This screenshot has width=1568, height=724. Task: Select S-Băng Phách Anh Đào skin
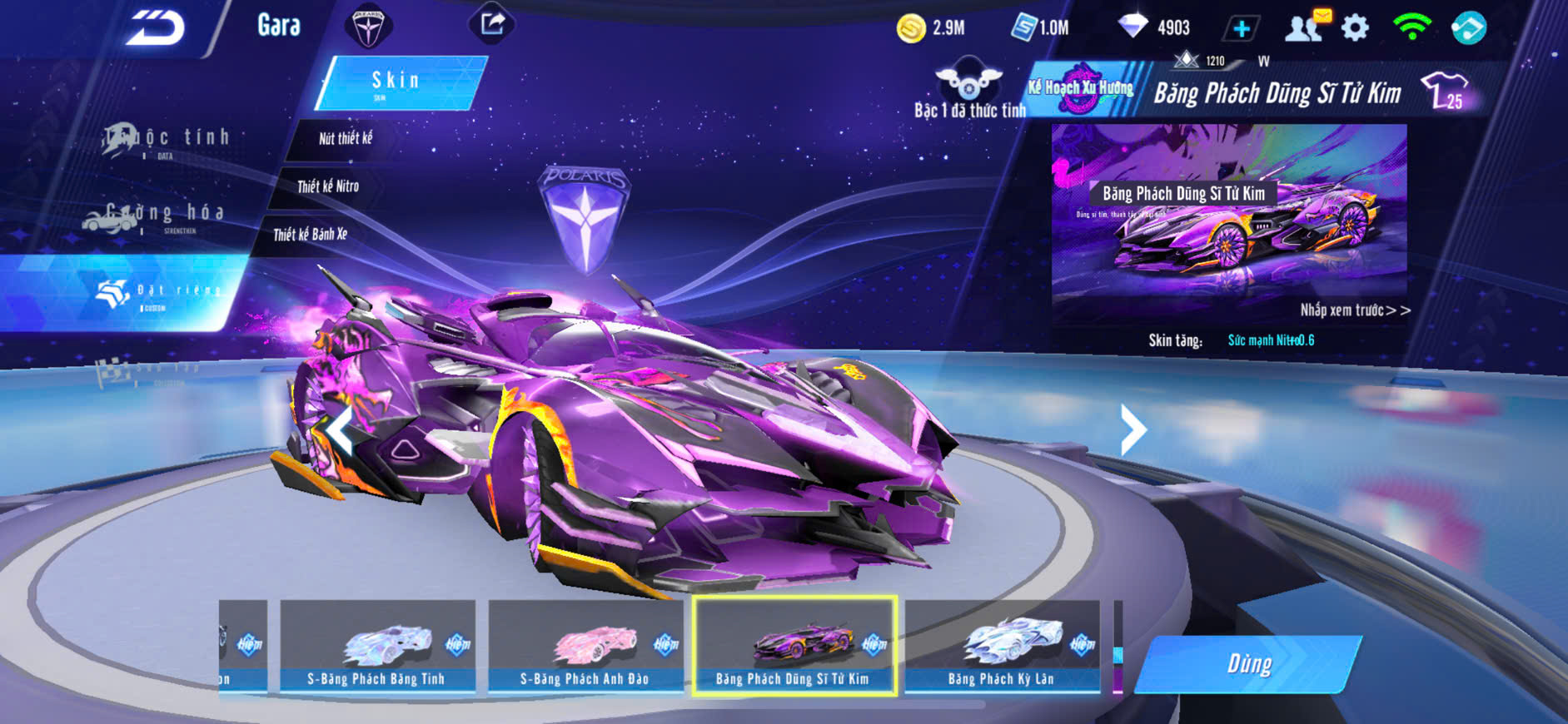click(x=585, y=647)
